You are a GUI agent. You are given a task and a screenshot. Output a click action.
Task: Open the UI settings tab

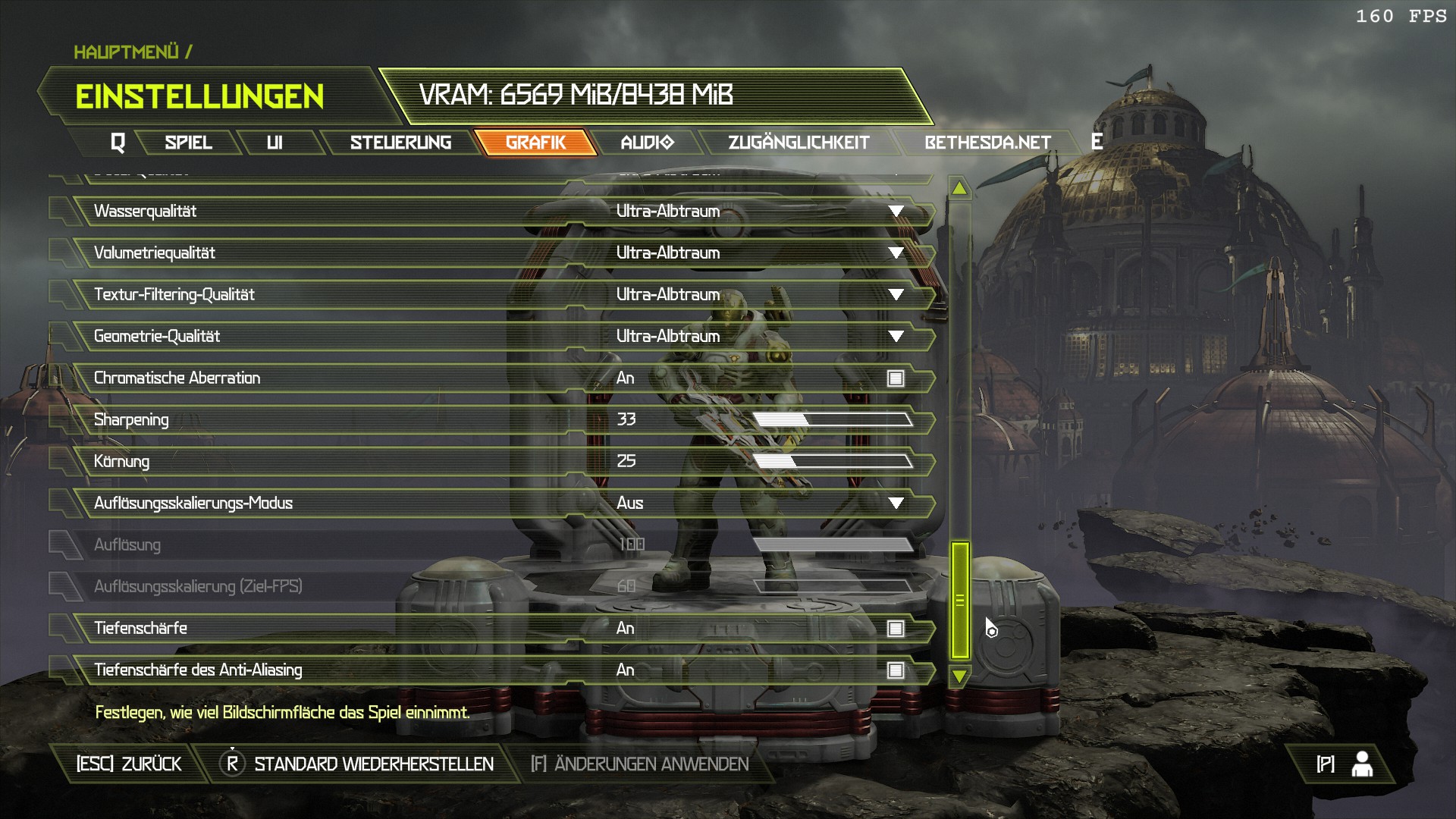pos(275,143)
